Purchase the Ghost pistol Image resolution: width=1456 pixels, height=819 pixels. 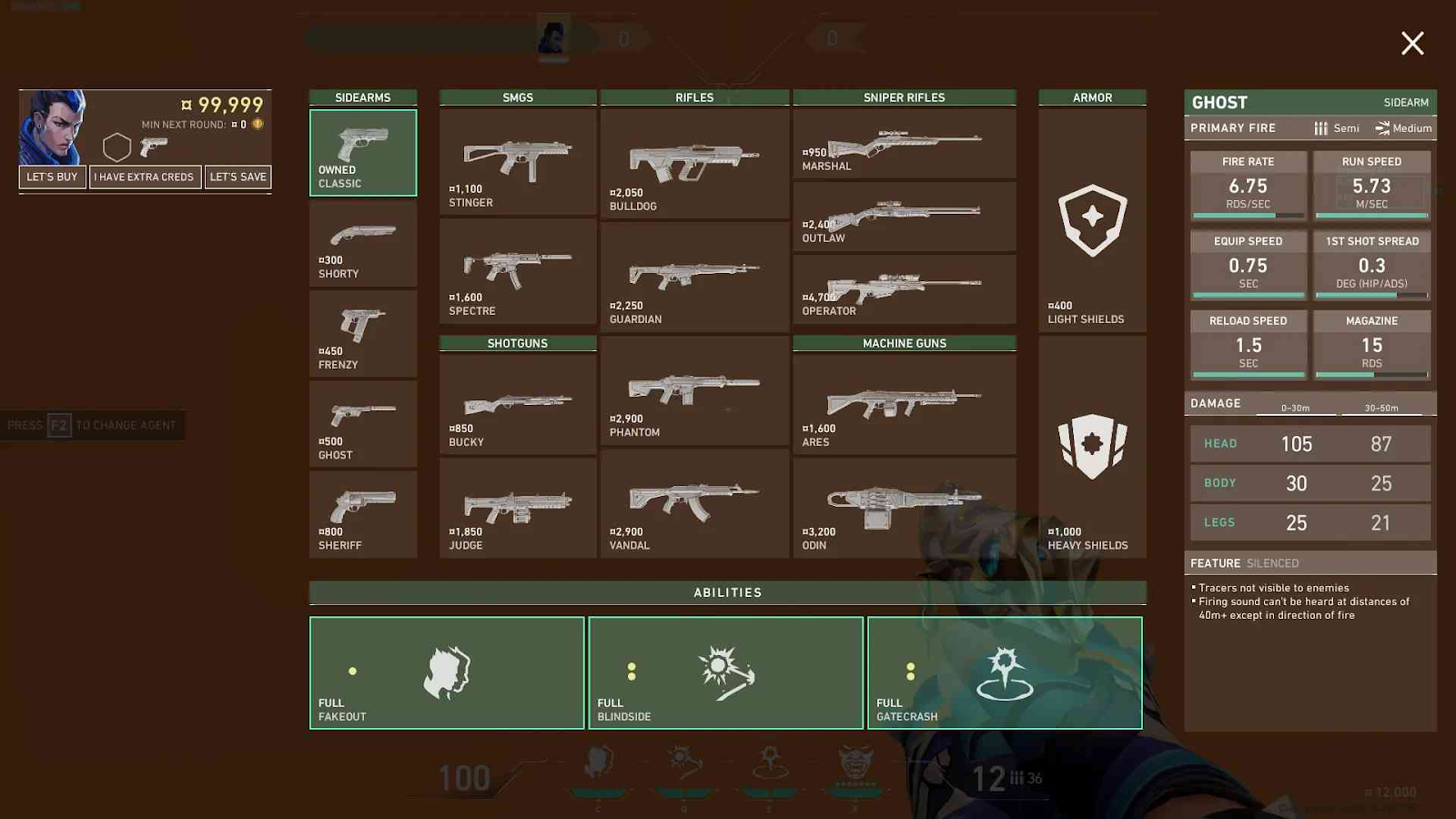coord(363,424)
